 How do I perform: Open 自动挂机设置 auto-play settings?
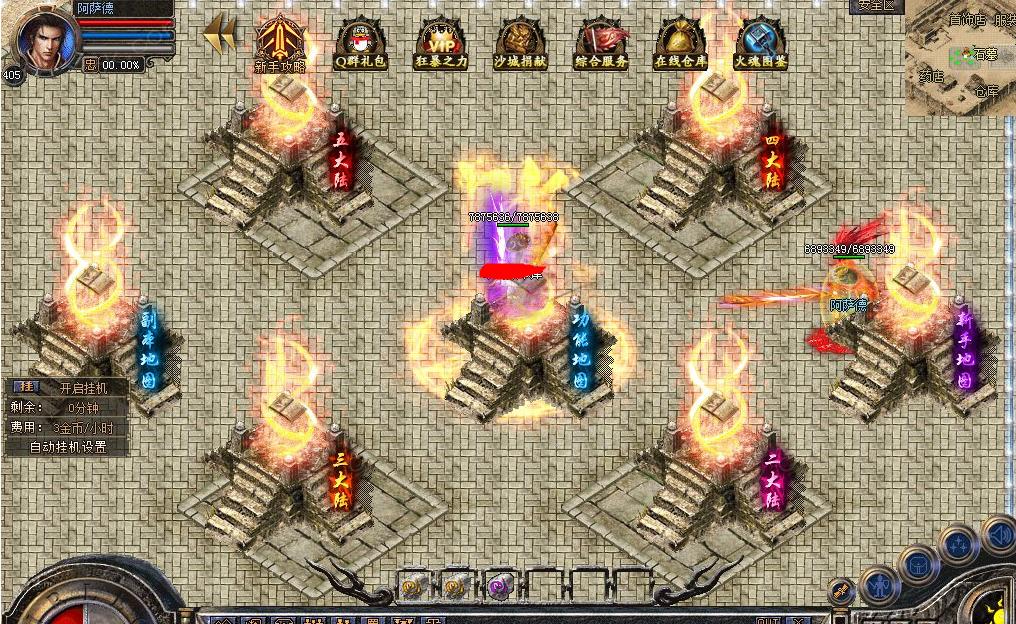pyautogui.click(x=67, y=447)
